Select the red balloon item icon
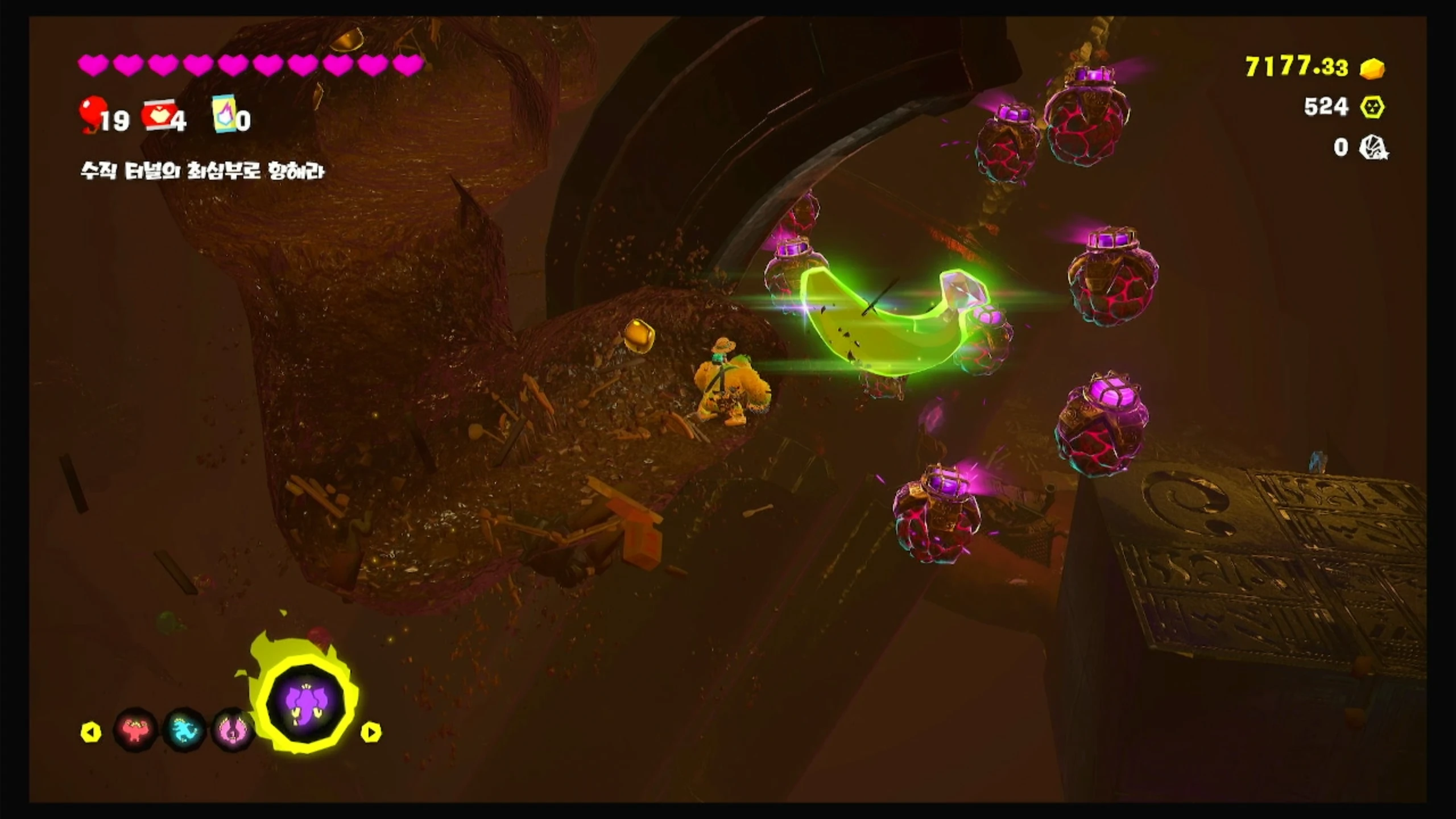 point(93,114)
